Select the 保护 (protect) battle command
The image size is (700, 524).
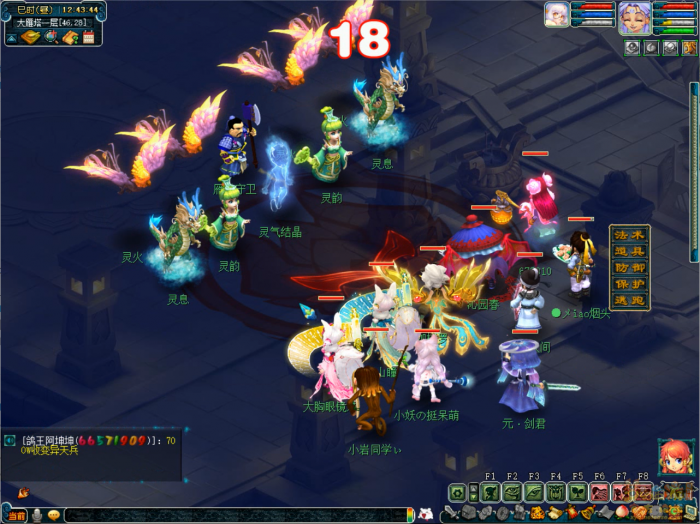click(631, 283)
